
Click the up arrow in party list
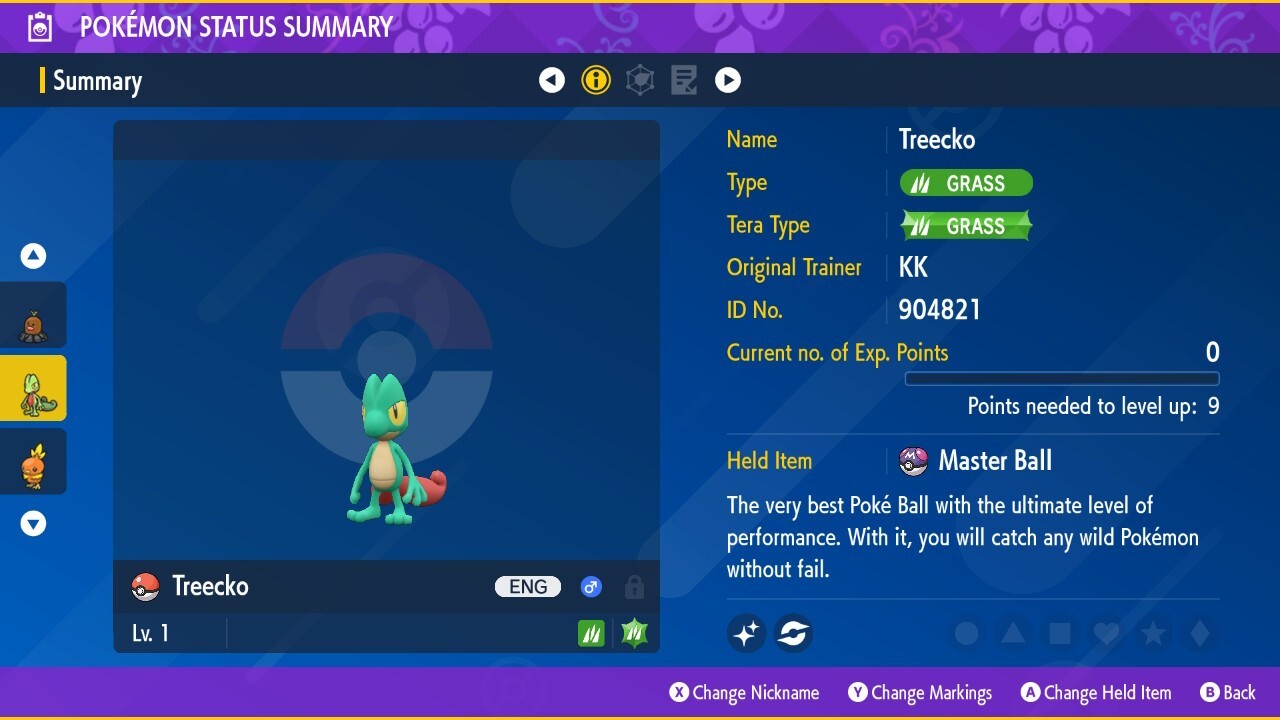point(33,255)
